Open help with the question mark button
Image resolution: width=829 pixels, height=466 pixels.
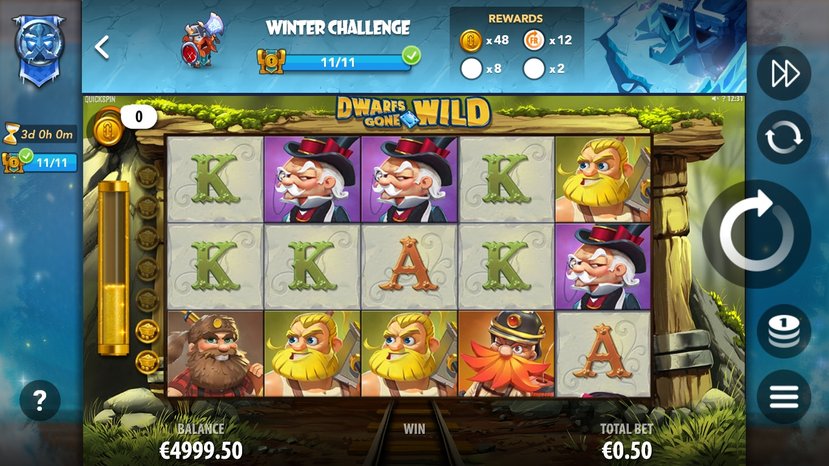coord(40,401)
